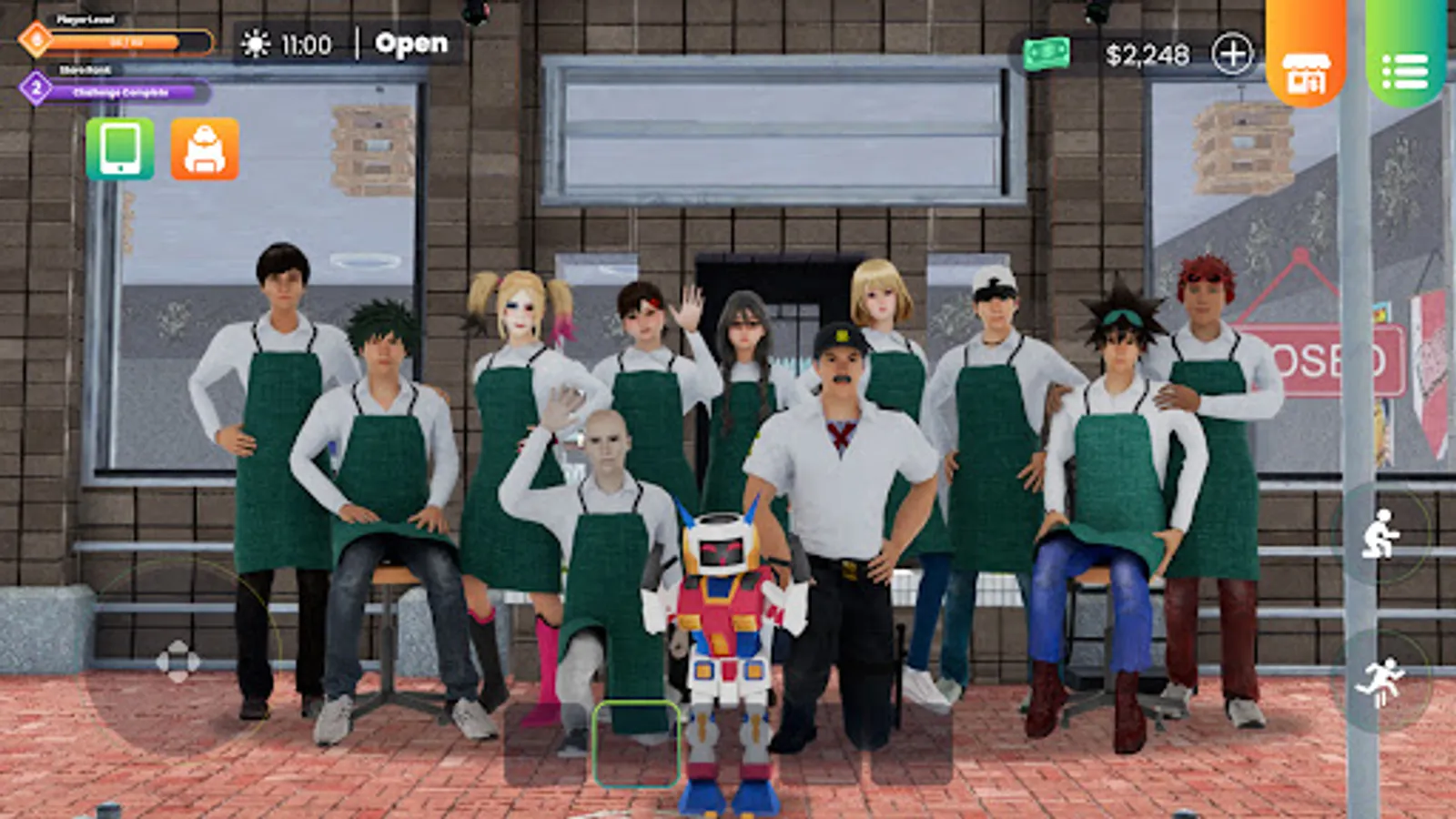The width and height of the screenshot is (1456, 819).
Task: Tap the plus icon next to the money balance
Action: click(1234, 55)
